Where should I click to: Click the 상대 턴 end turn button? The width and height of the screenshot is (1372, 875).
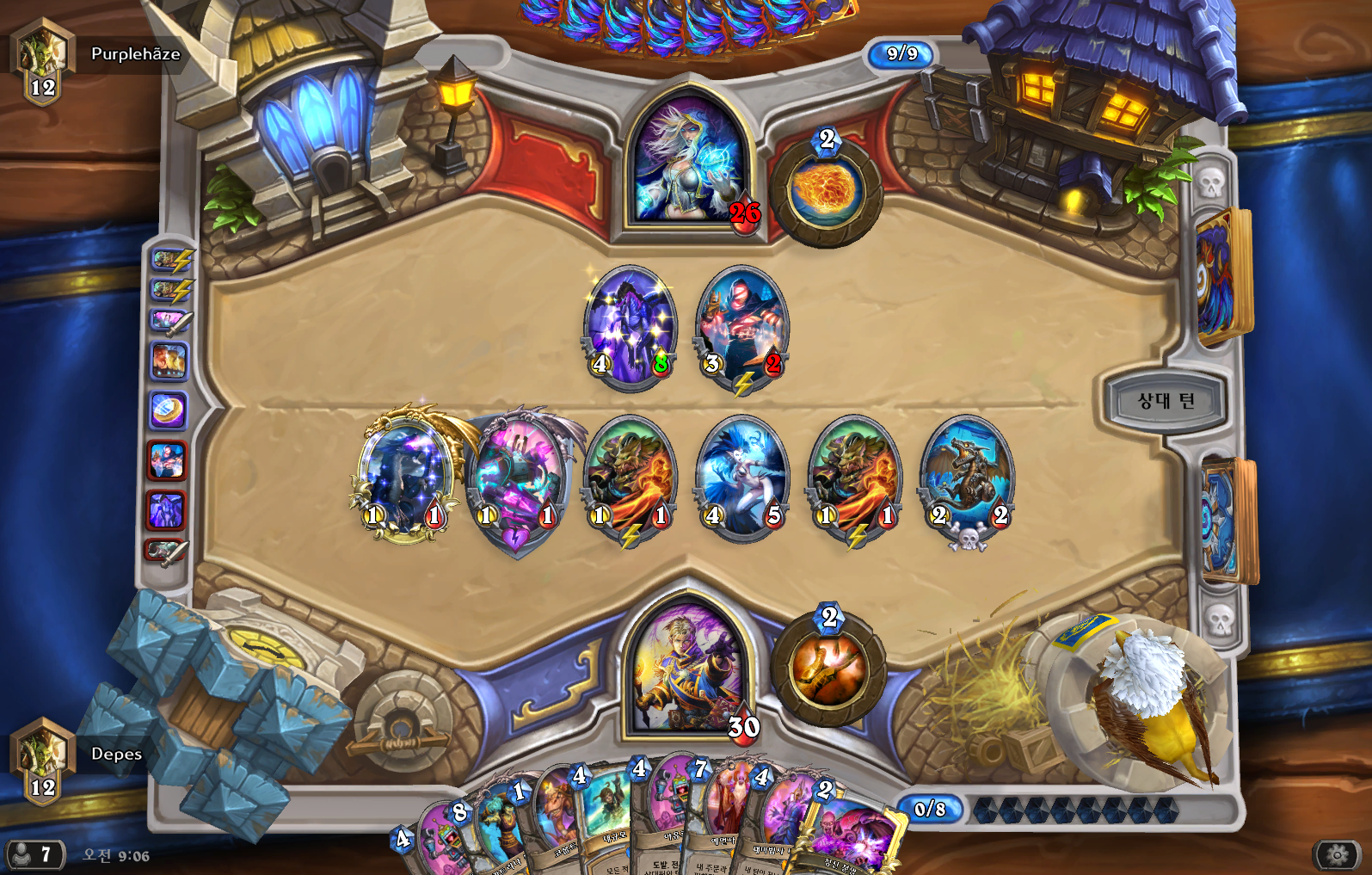[x=1166, y=401]
